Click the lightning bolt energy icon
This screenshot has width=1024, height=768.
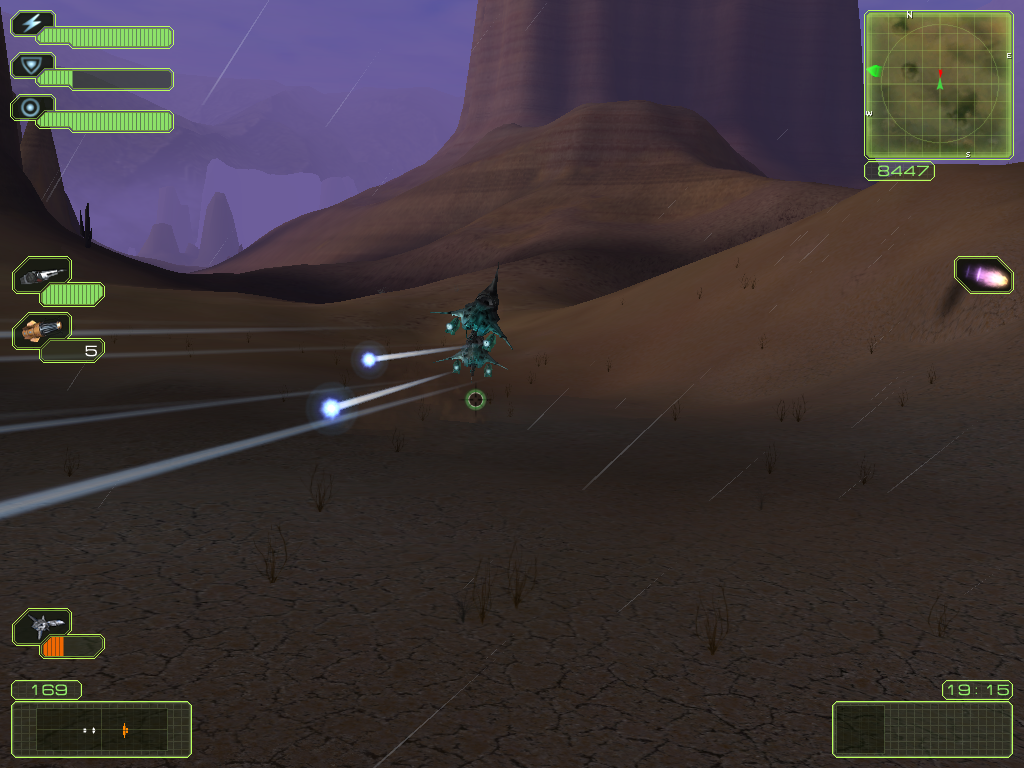pos(31,24)
